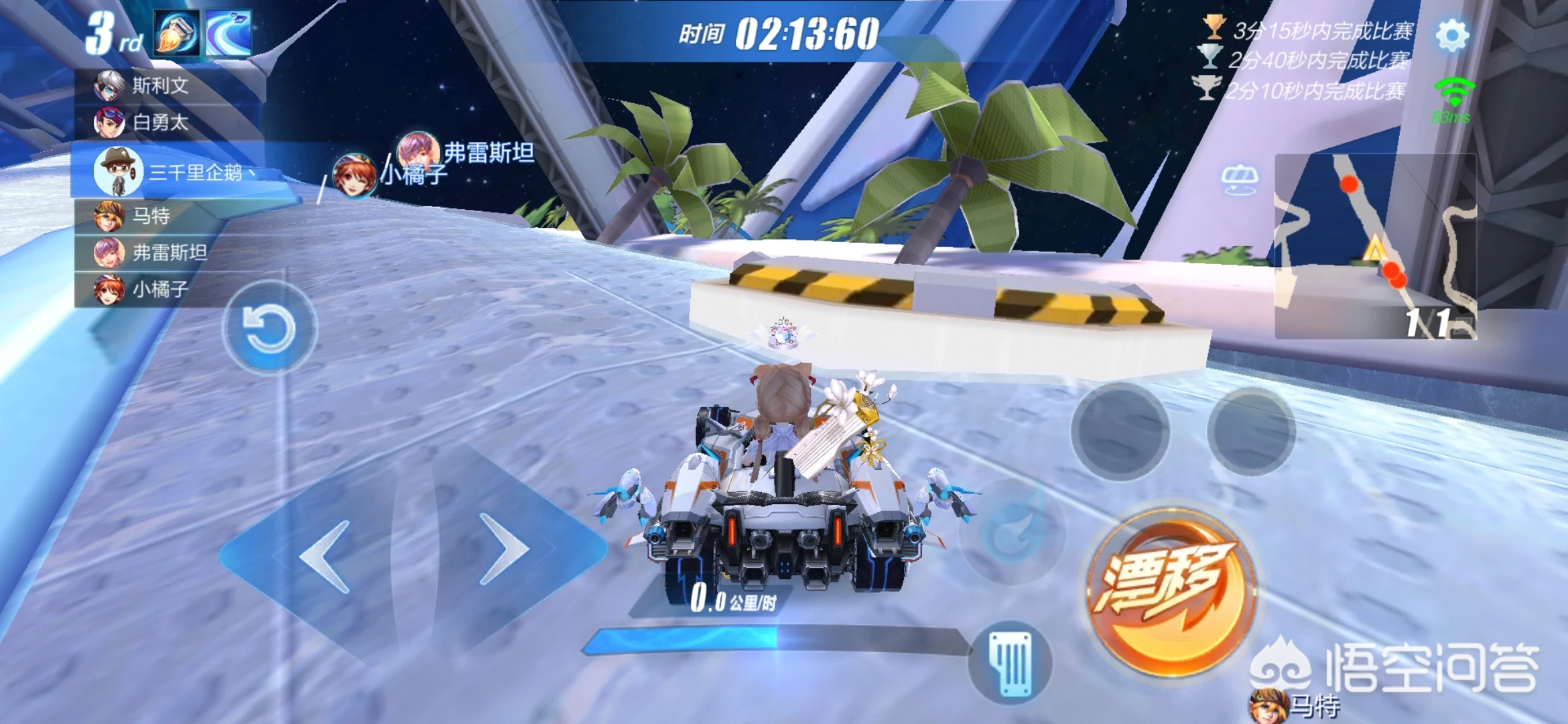Tap the orange 漂移 drift button
The height and width of the screenshot is (724, 1568).
[x=1171, y=591]
